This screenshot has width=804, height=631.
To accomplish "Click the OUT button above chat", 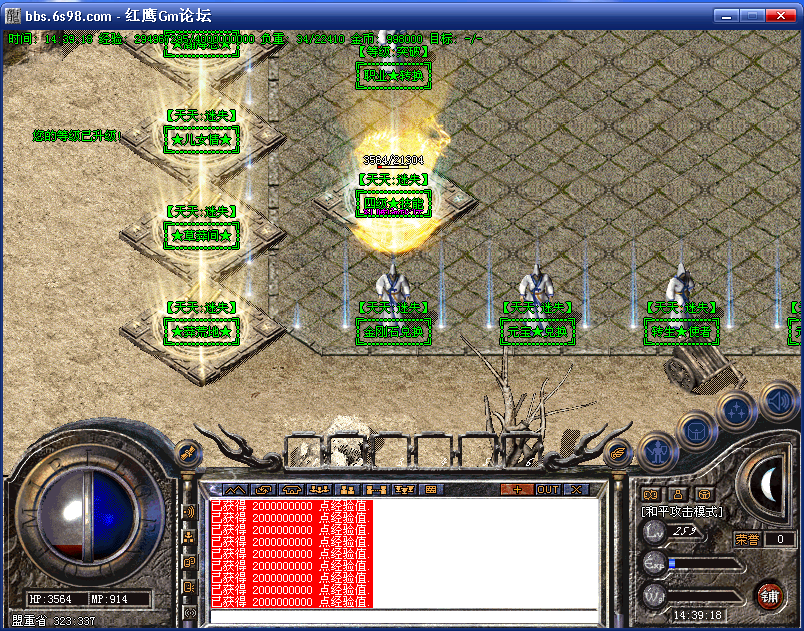I will pos(548,489).
